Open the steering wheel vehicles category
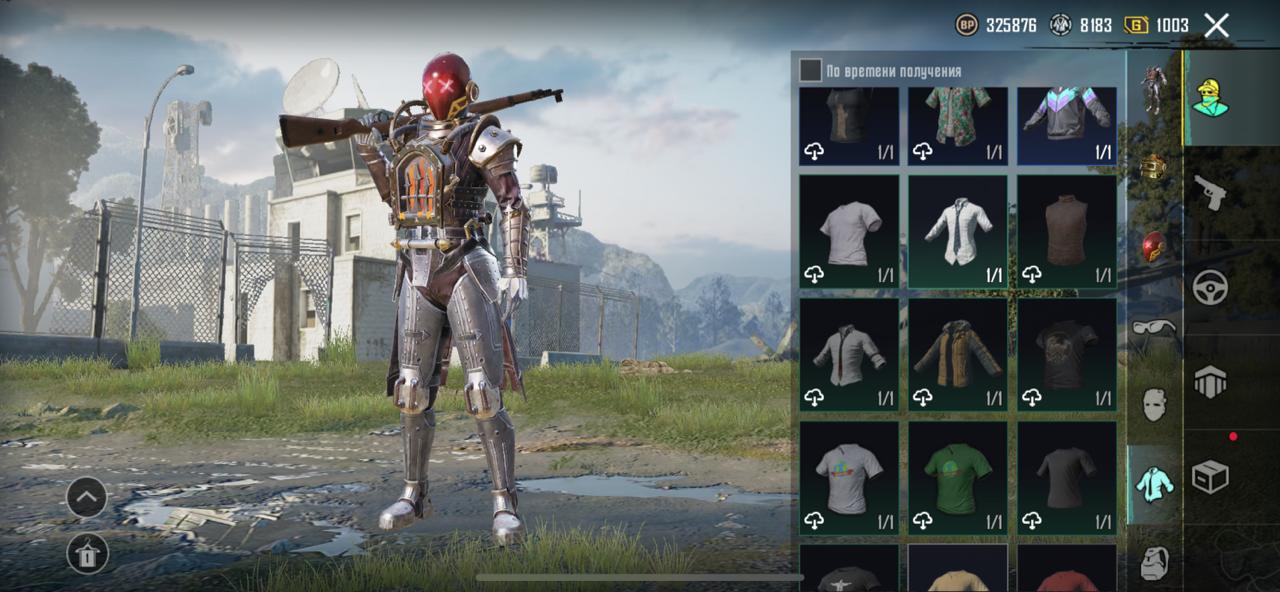The height and width of the screenshot is (592, 1280). click(x=1210, y=287)
